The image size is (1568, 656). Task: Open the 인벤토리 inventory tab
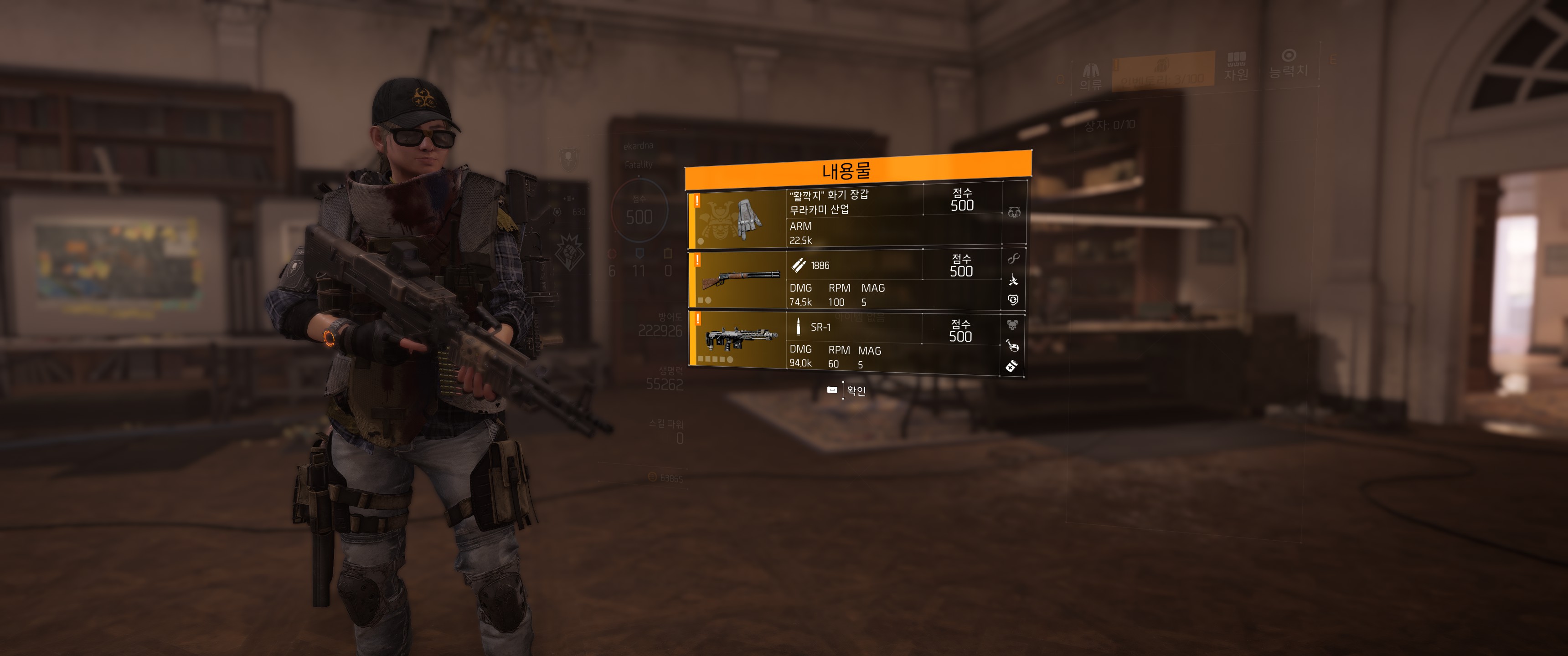(1162, 72)
